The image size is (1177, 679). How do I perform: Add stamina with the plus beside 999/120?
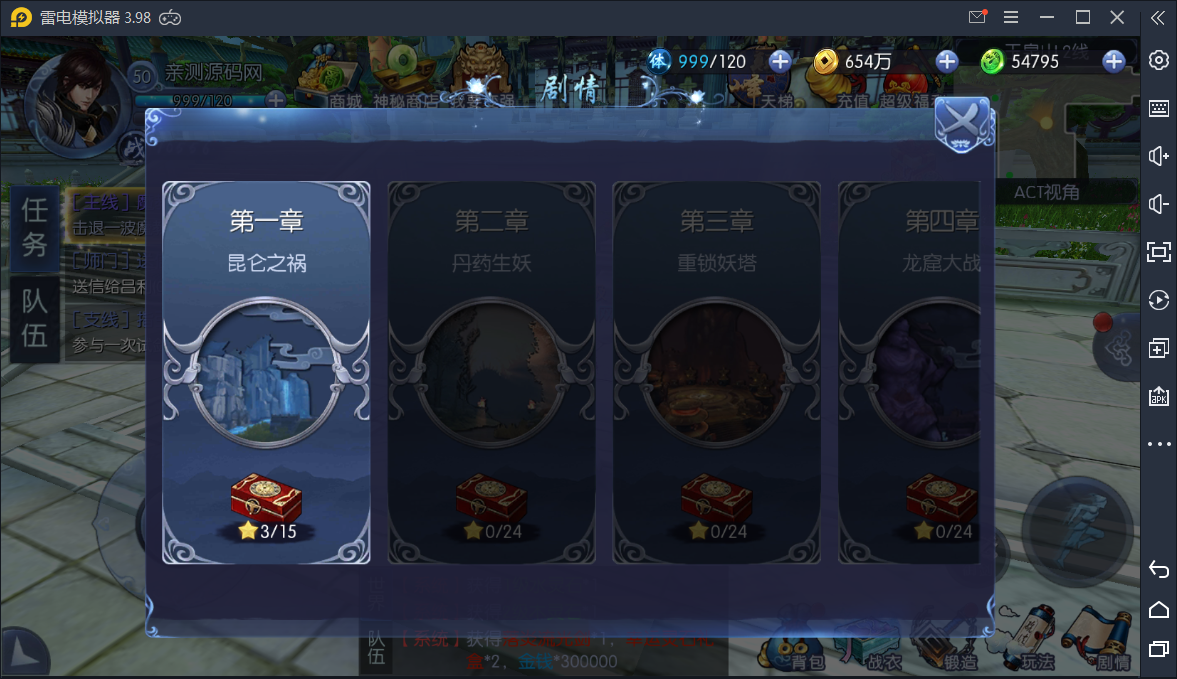coord(779,61)
